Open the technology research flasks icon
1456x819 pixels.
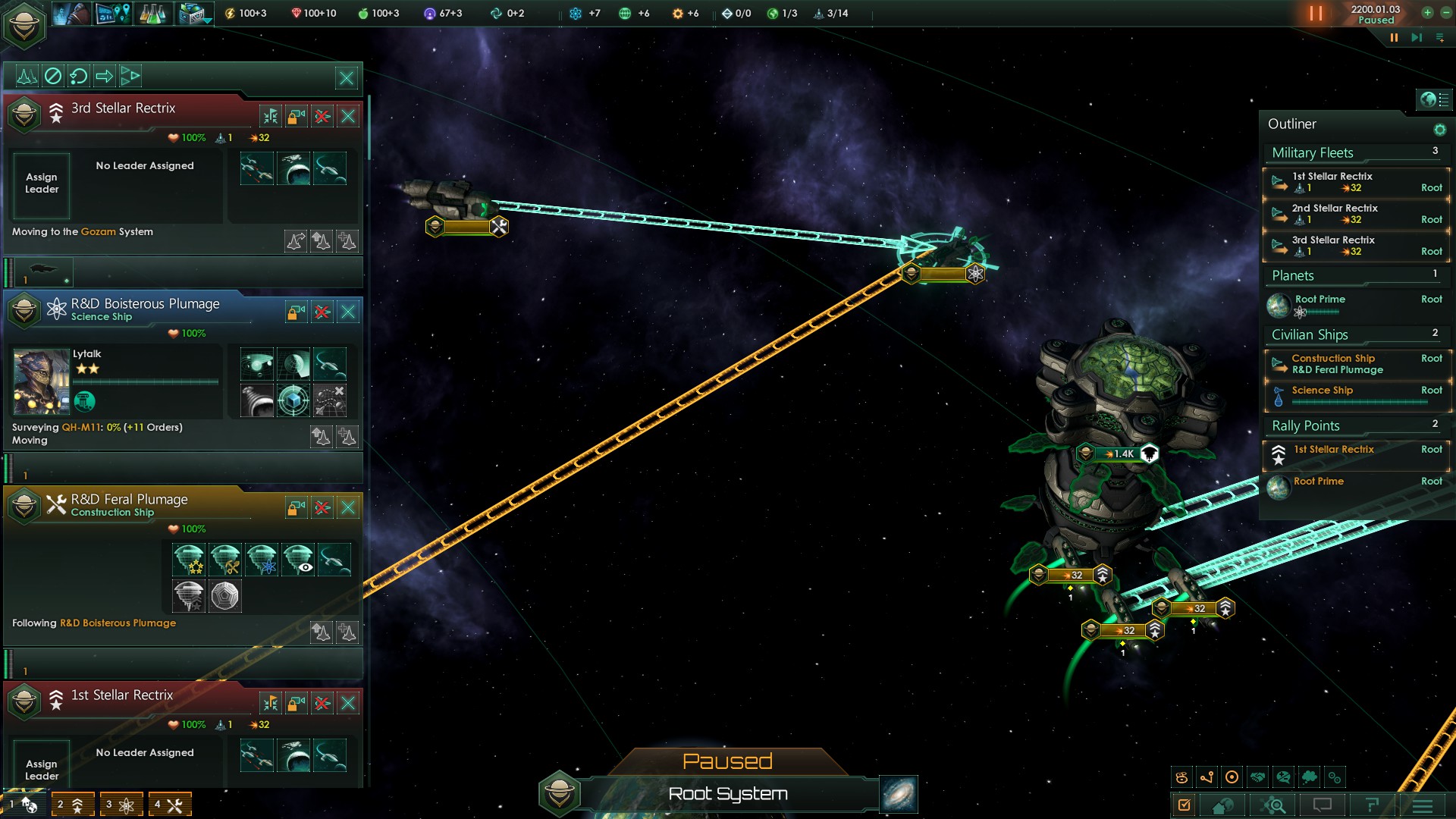click(152, 14)
